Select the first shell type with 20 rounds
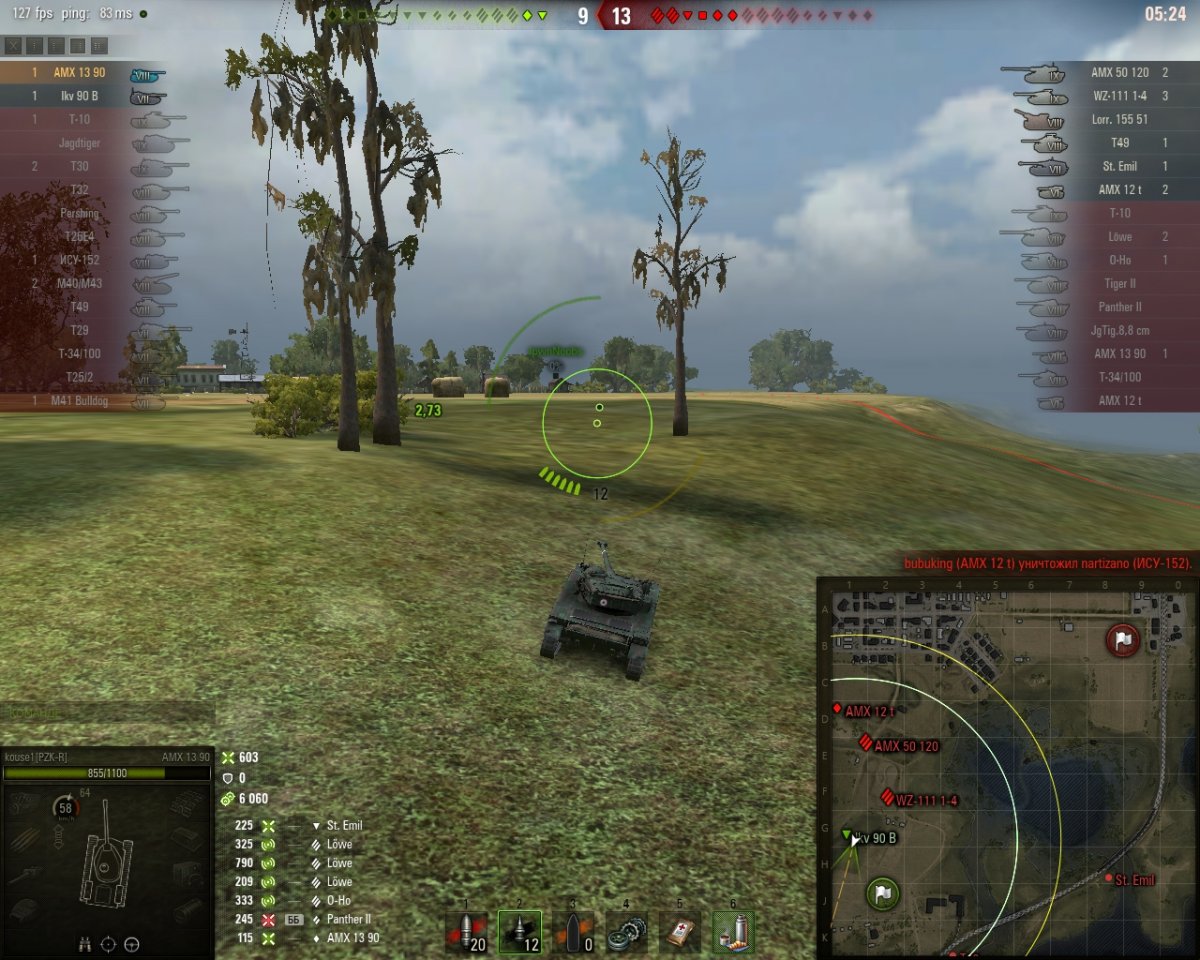1200x960 pixels. (466, 931)
